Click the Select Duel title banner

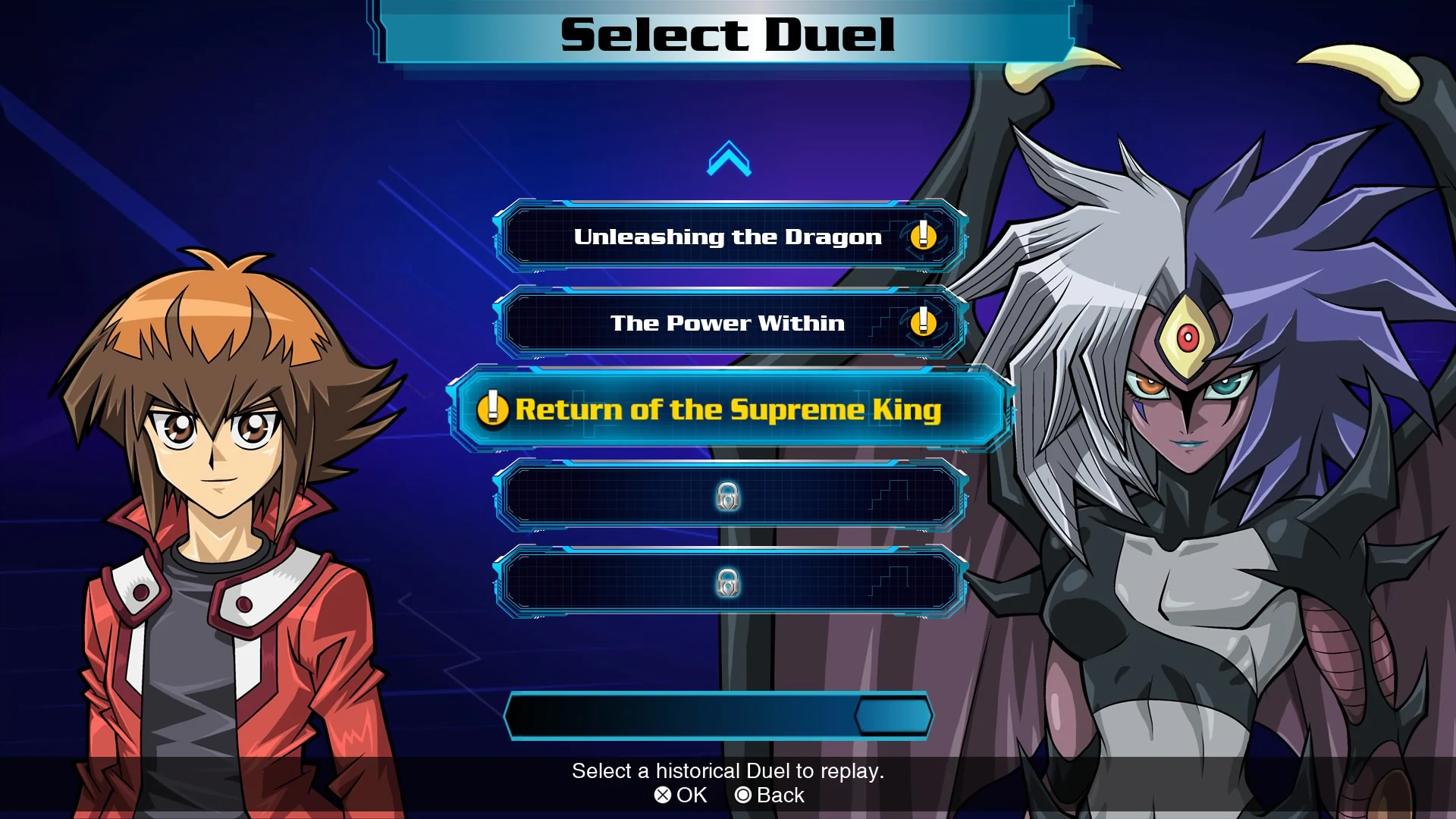[x=726, y=33]
